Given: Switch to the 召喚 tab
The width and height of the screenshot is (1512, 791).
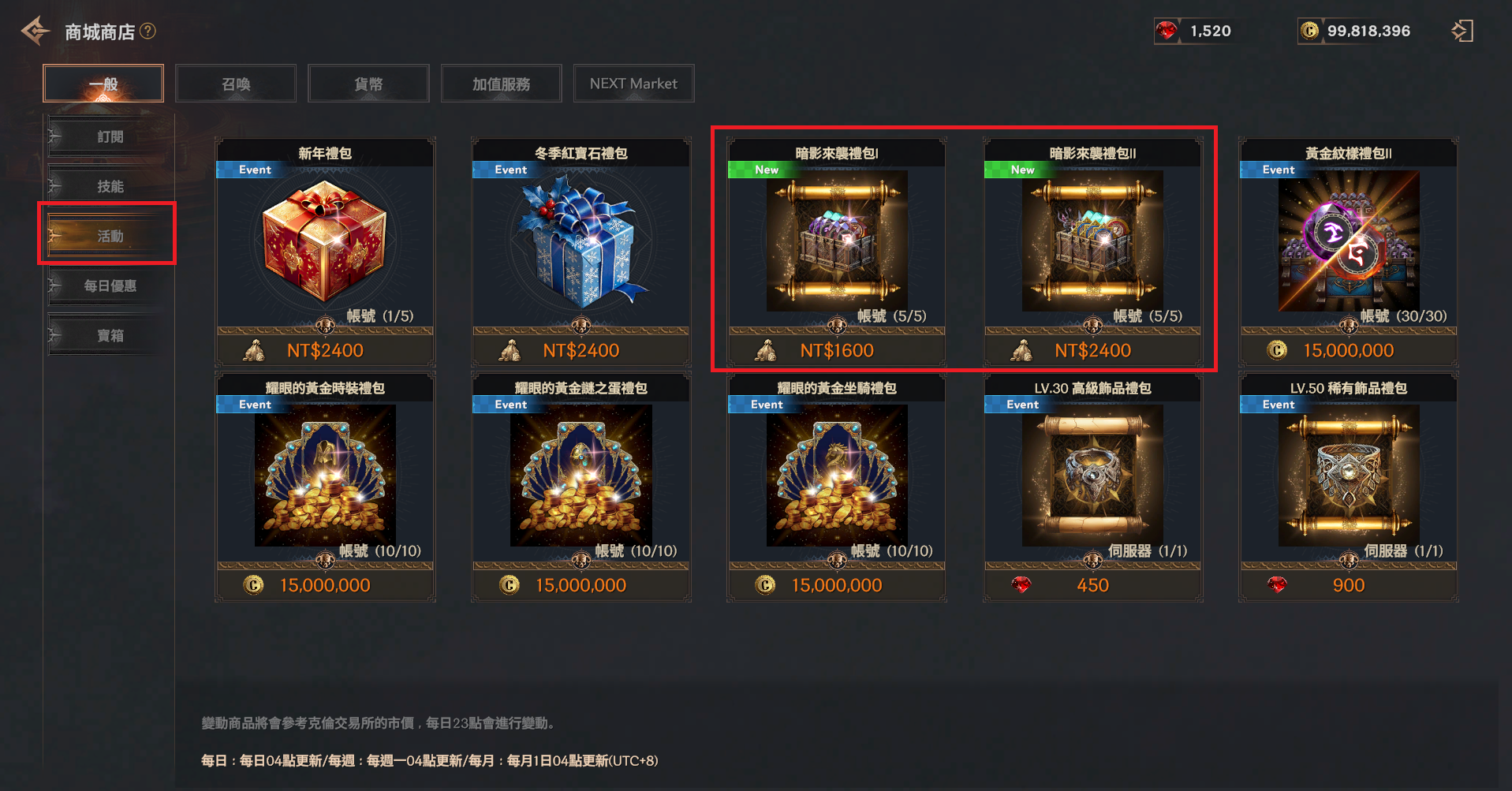Looking at the screenshot, I should click(236, 84).
